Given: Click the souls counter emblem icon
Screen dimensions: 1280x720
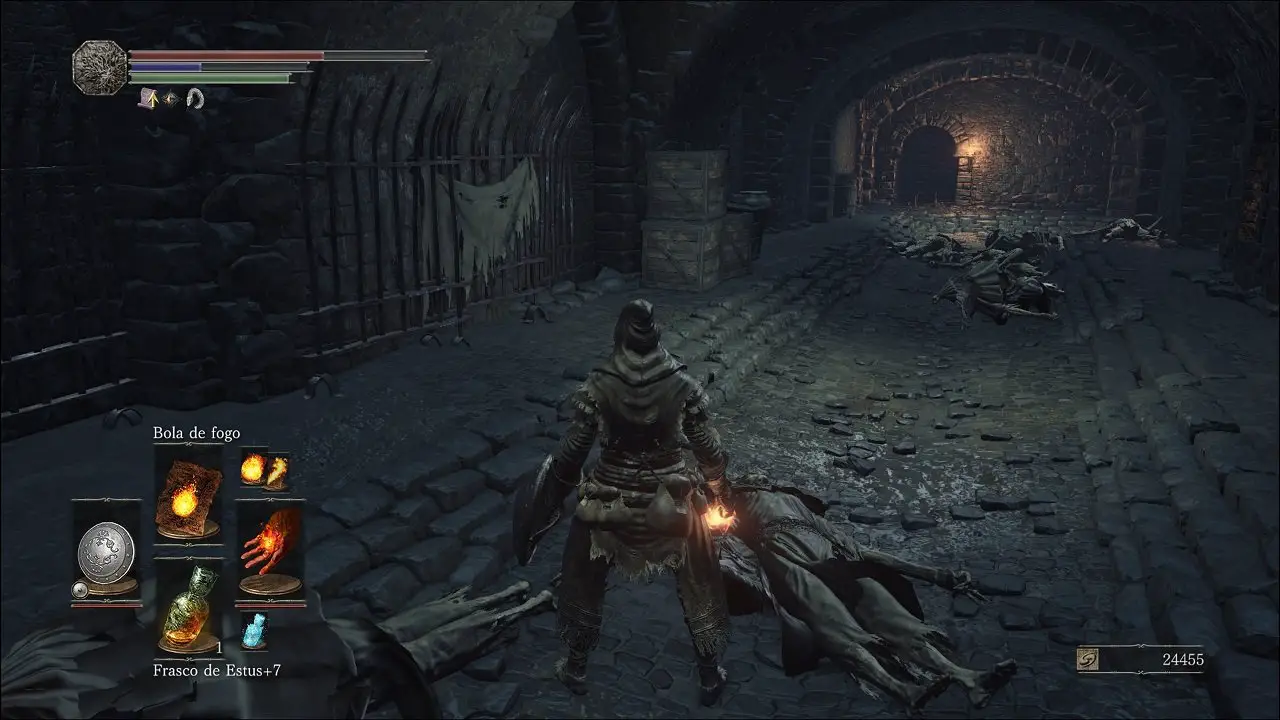Looking at the screenshot, I should (1090, 659).
